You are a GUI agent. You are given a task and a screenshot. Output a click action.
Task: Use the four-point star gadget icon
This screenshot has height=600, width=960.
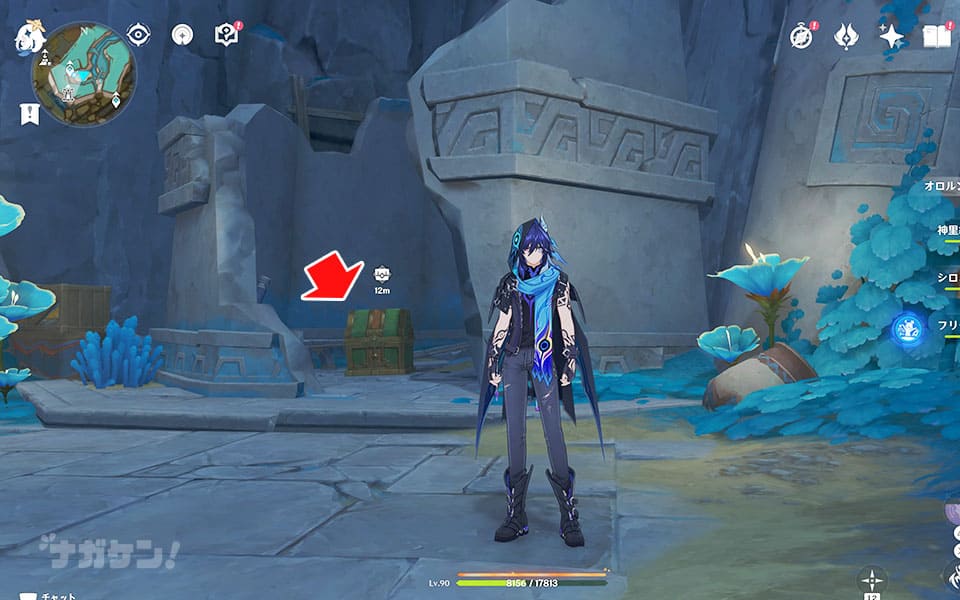tap(872, 579)
